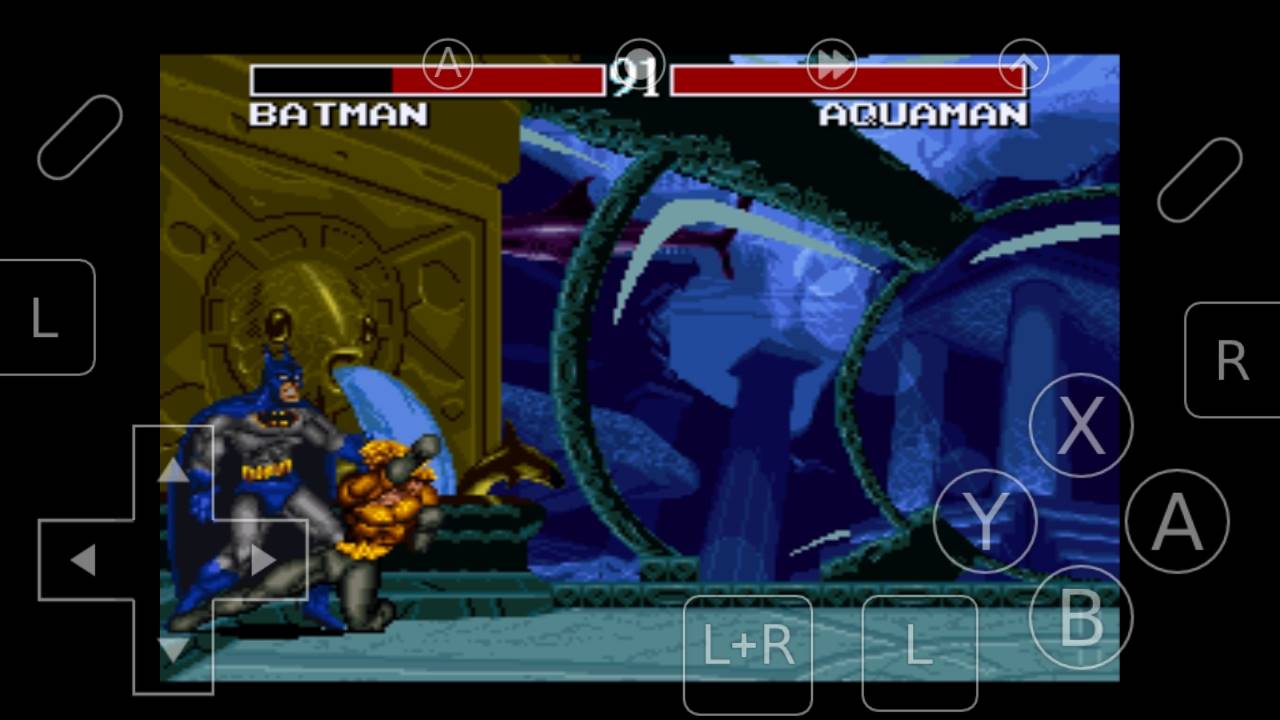Tap the right shoulder R button
1280x720 pixels.
click(x=1232, y=360)
